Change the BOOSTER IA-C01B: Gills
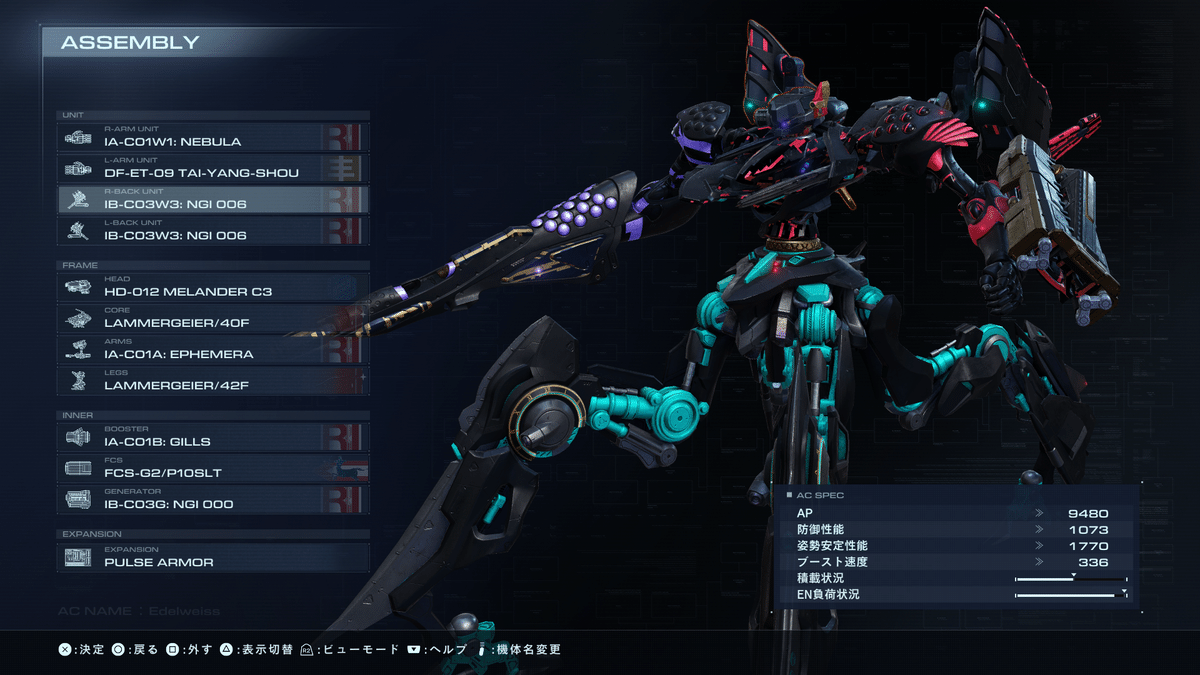1200x675 pixels. (213, 437)
